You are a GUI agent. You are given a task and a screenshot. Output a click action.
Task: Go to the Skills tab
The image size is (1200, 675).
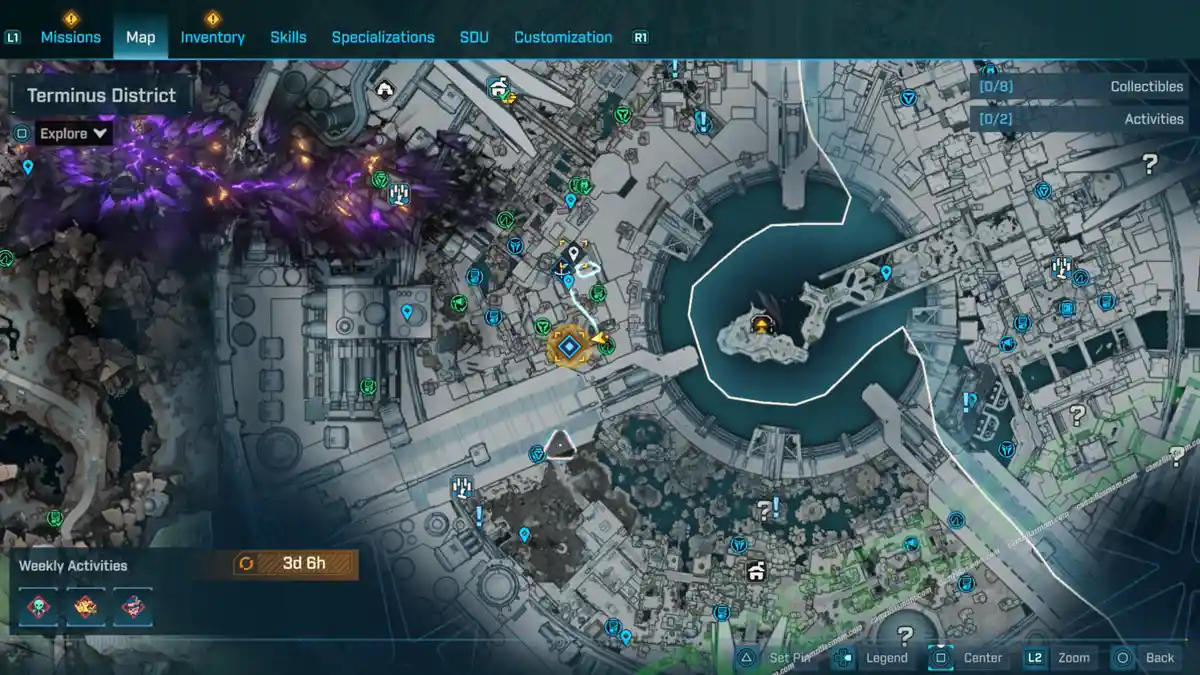coord(288,37)
